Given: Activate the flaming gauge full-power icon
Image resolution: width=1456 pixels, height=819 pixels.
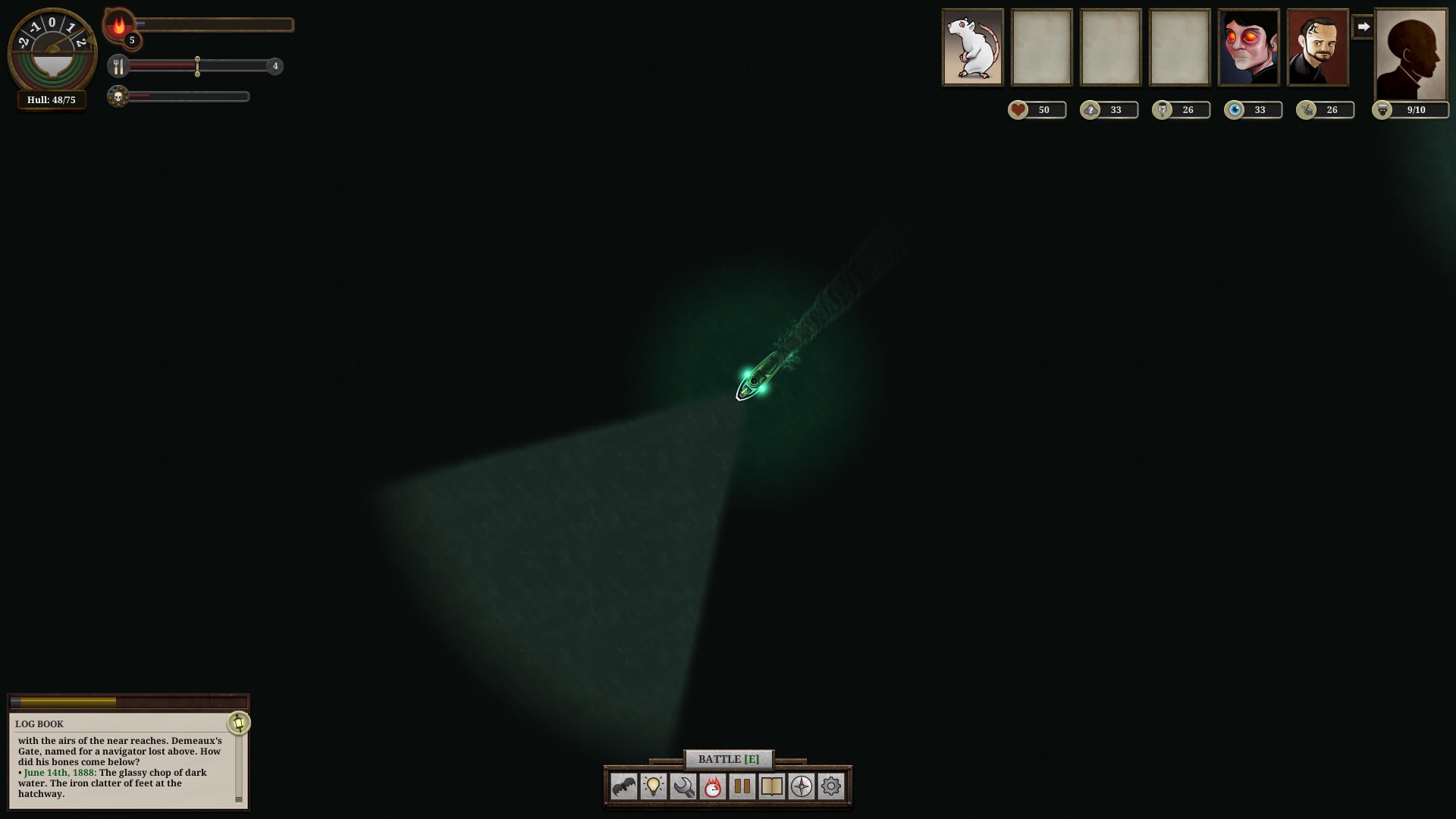Looking at the screenshot, I should [713, 787].
